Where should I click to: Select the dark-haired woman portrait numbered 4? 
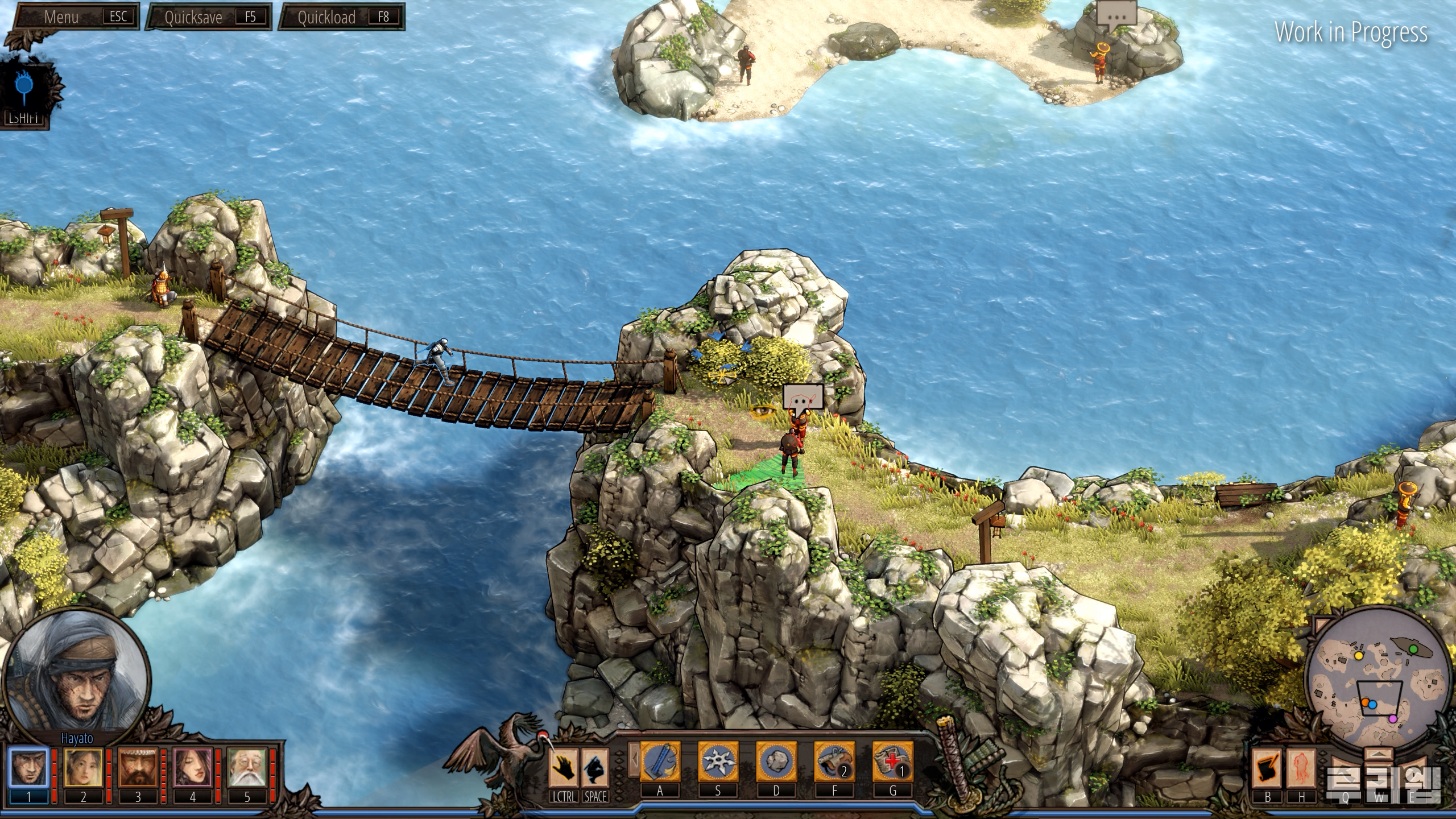pyautogui.click(x=192, y=767)
